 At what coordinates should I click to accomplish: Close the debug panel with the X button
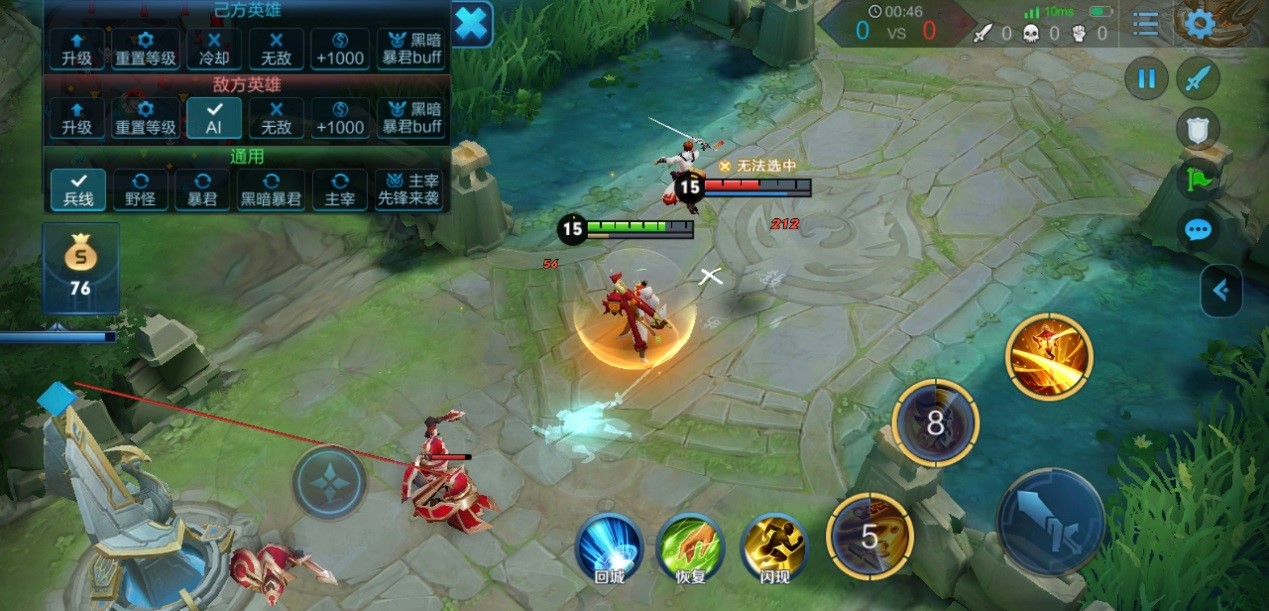click(471, 24)
